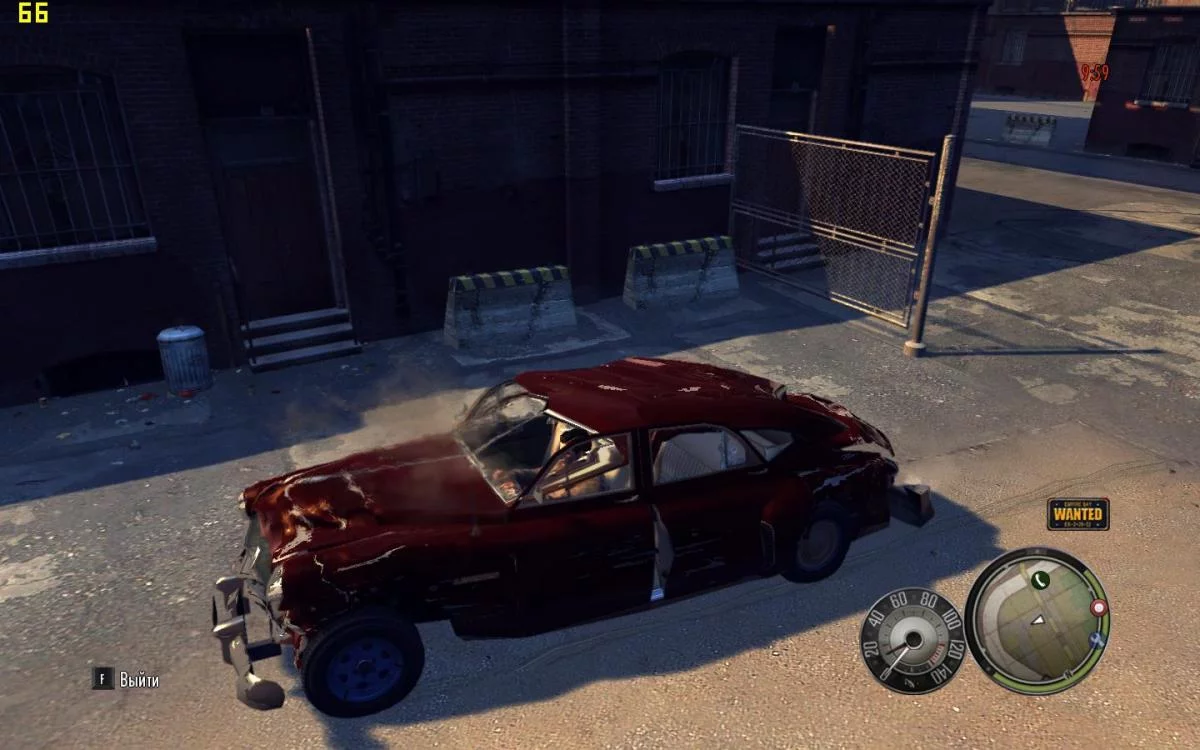The height and width of the screenshot is (750, 1200).
Task: Select the red objective marker on minimap
Action: [x=1100, y=607]
